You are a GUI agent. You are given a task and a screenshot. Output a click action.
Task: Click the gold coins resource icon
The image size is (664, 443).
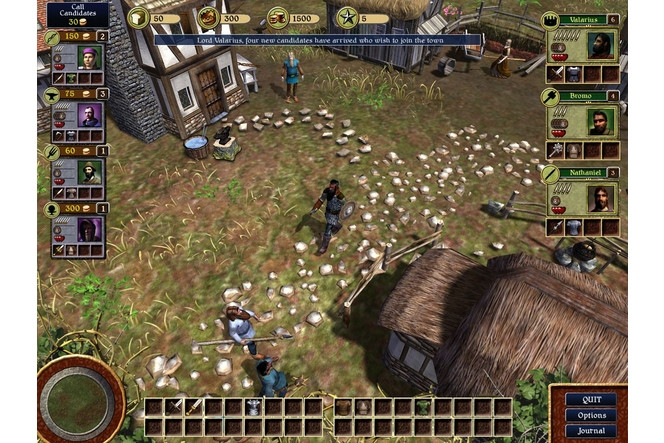point(277,17)
